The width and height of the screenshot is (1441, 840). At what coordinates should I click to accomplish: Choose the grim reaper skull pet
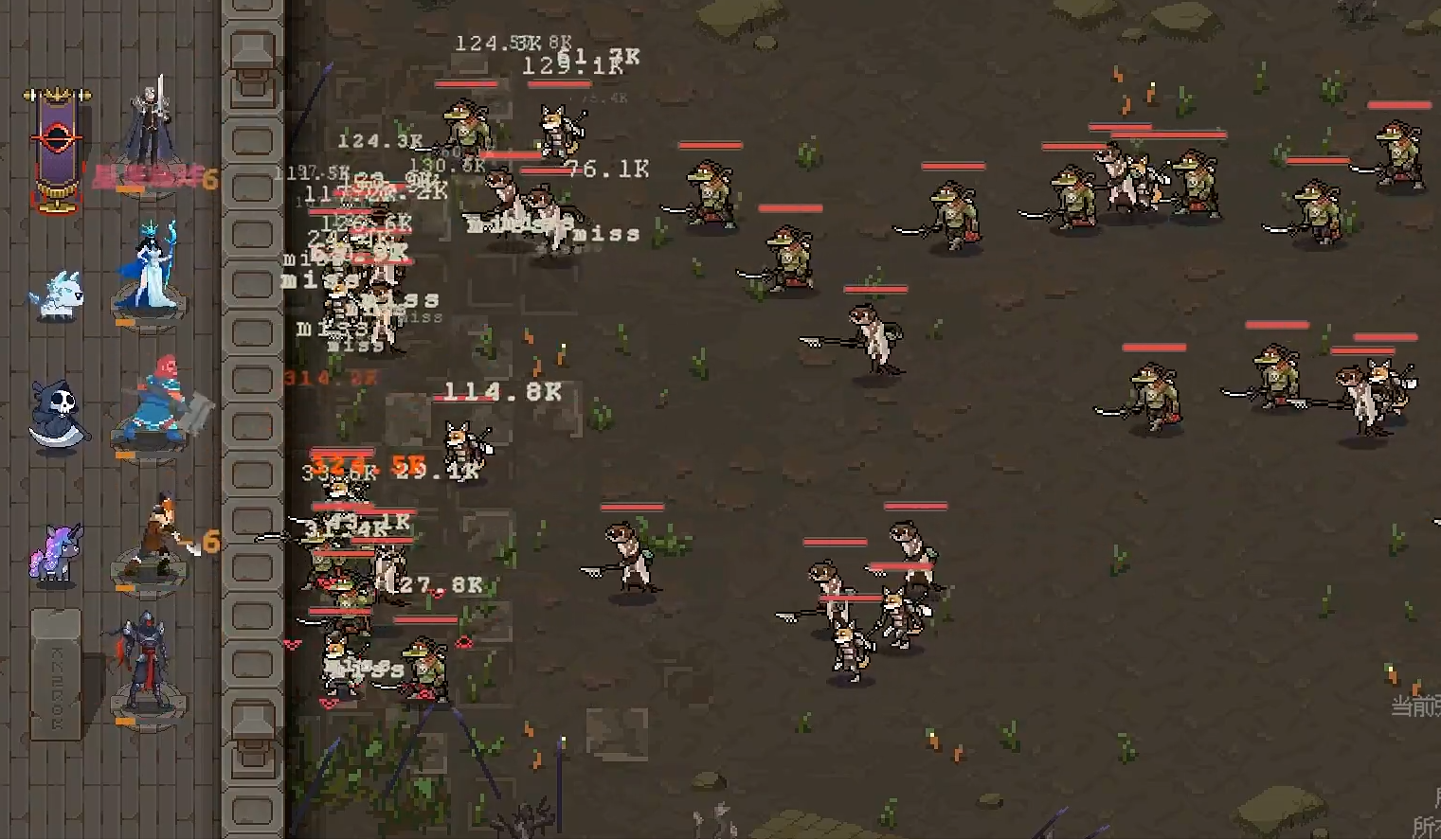56,415
